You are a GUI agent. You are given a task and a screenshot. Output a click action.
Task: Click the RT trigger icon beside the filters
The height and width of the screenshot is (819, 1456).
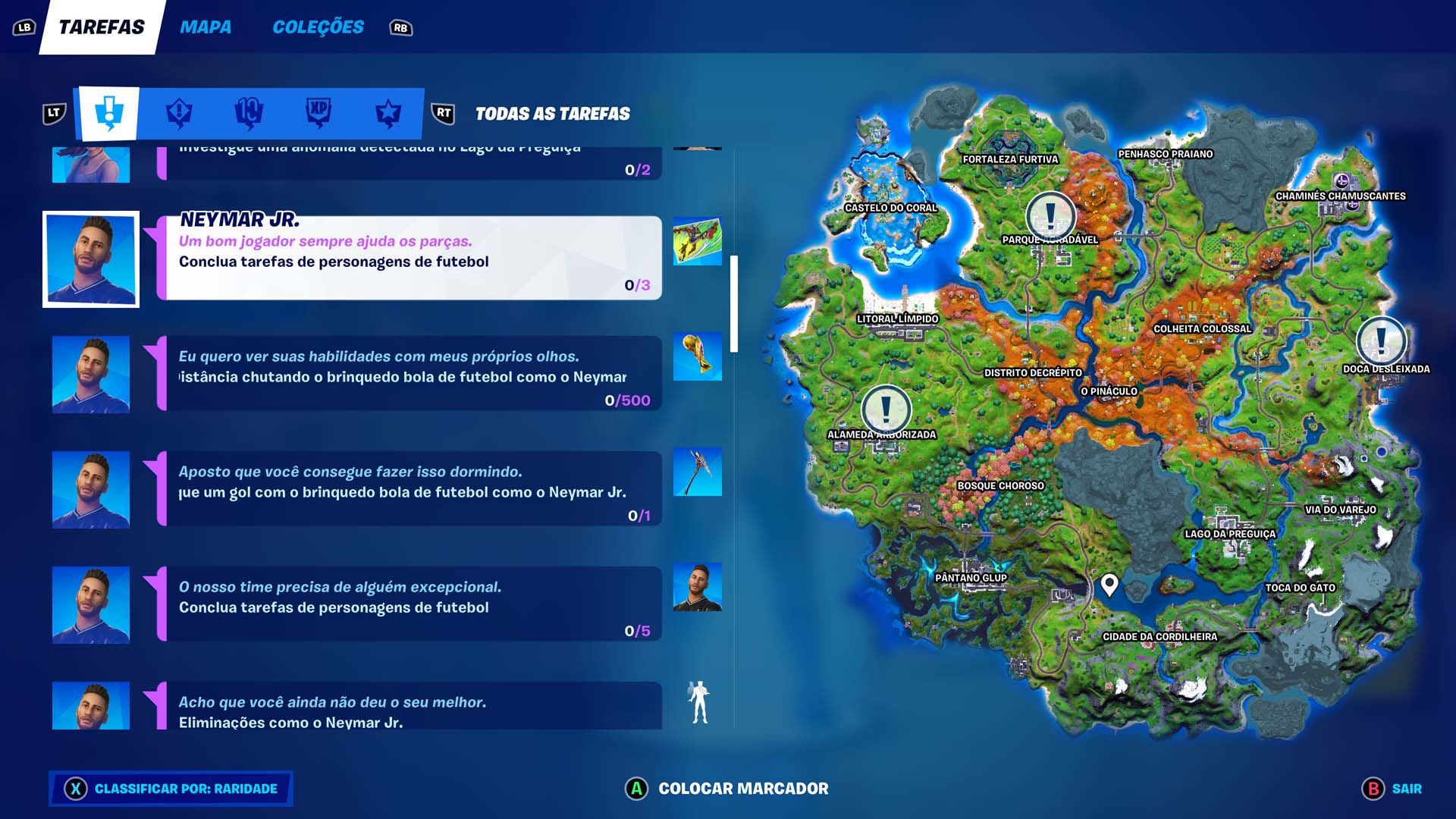click(443, 112)
